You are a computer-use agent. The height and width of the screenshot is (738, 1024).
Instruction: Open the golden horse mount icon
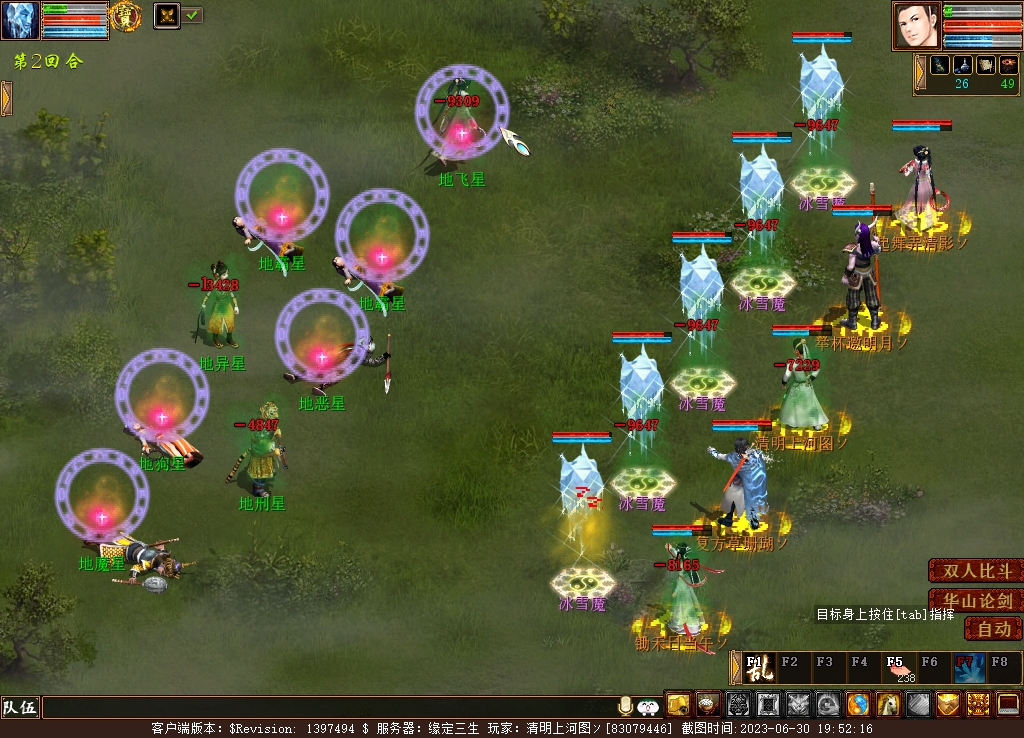click(x=888, y=704)
